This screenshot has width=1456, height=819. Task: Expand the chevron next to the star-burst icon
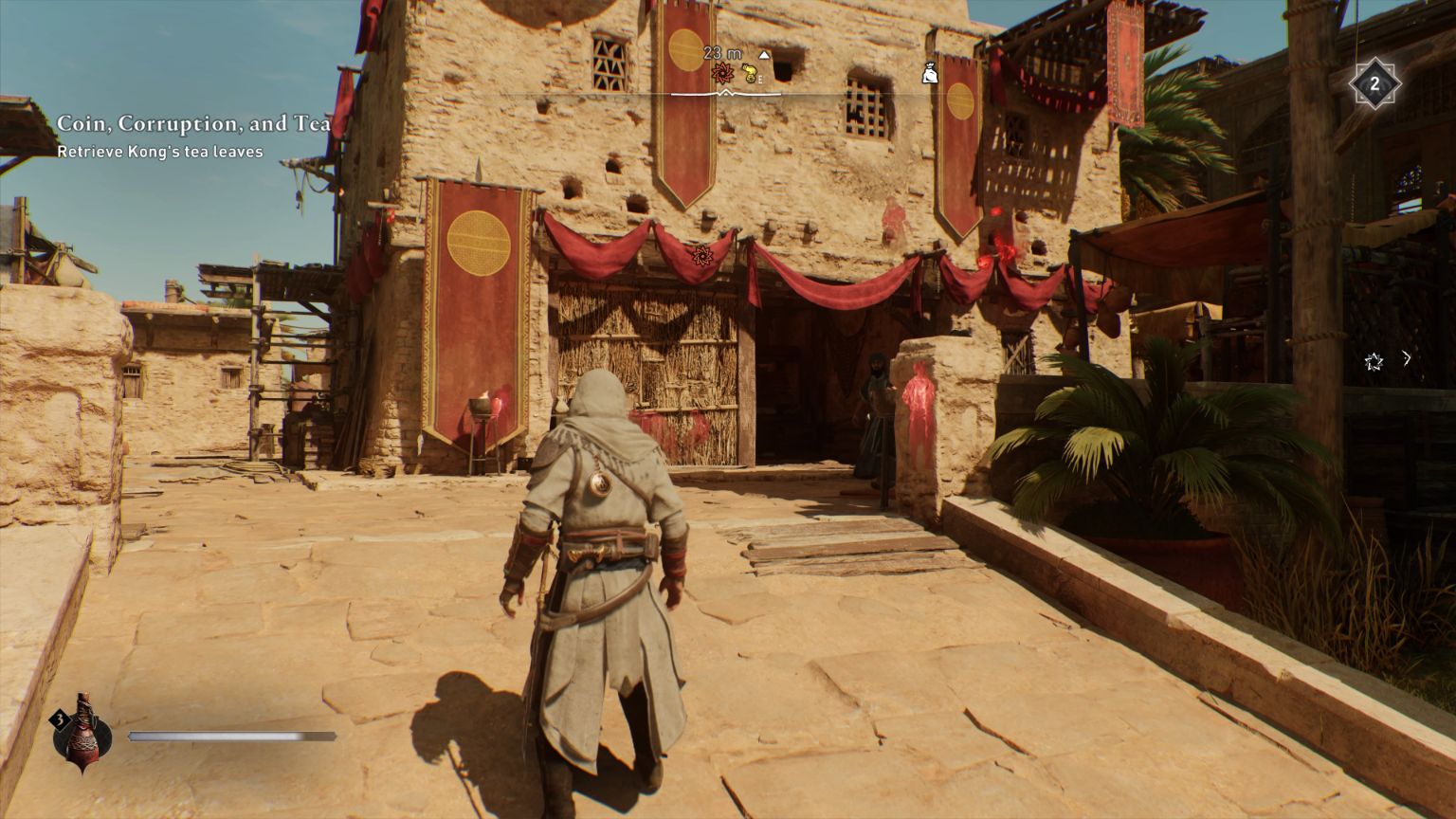pos(1407,358)
